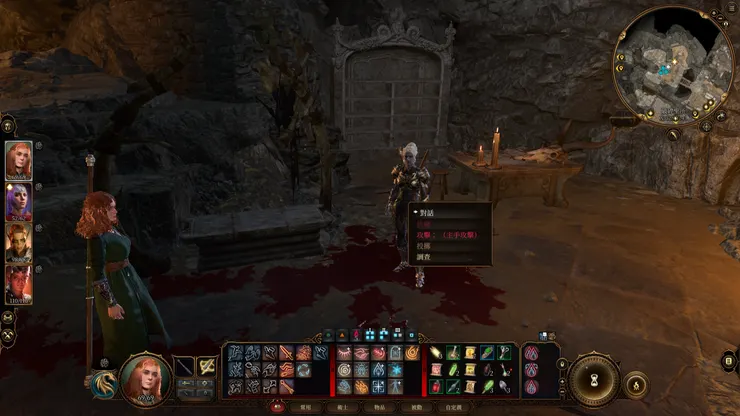The image size is (740, 416).
Task: Select the horned companion portrait
Action: pos(19,243)
